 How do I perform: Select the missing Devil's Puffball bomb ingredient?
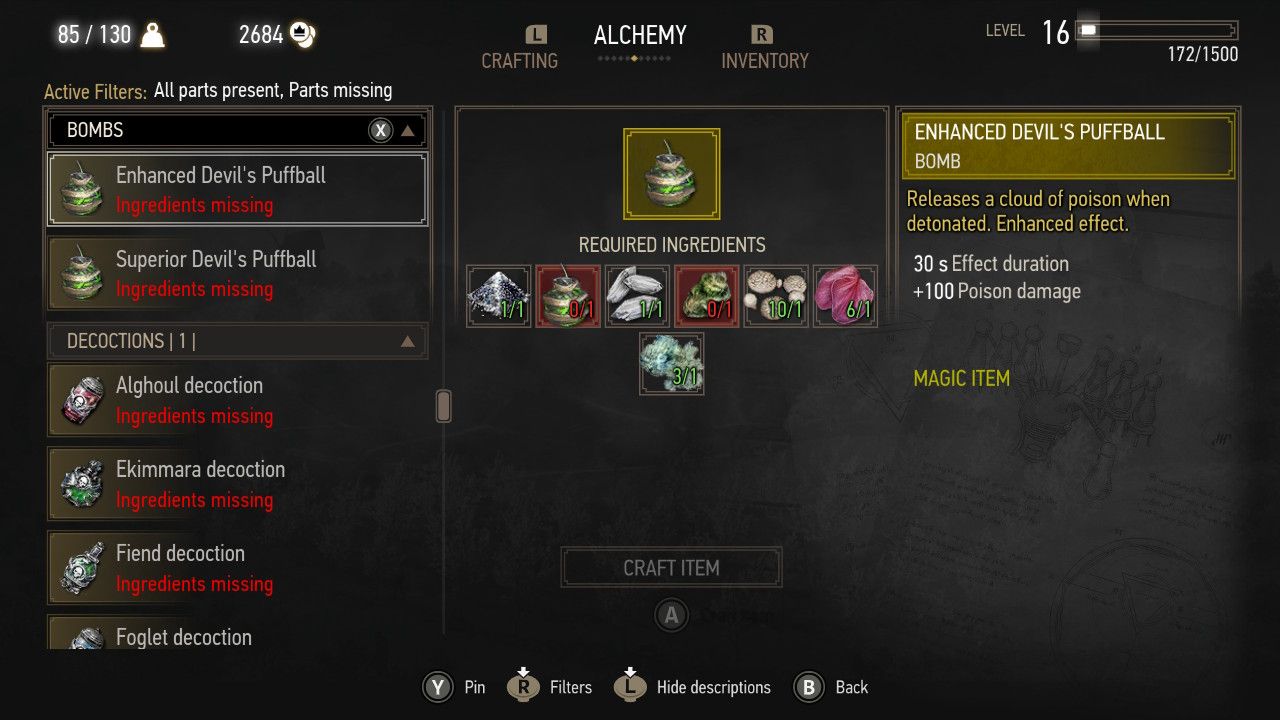(568, 296)
